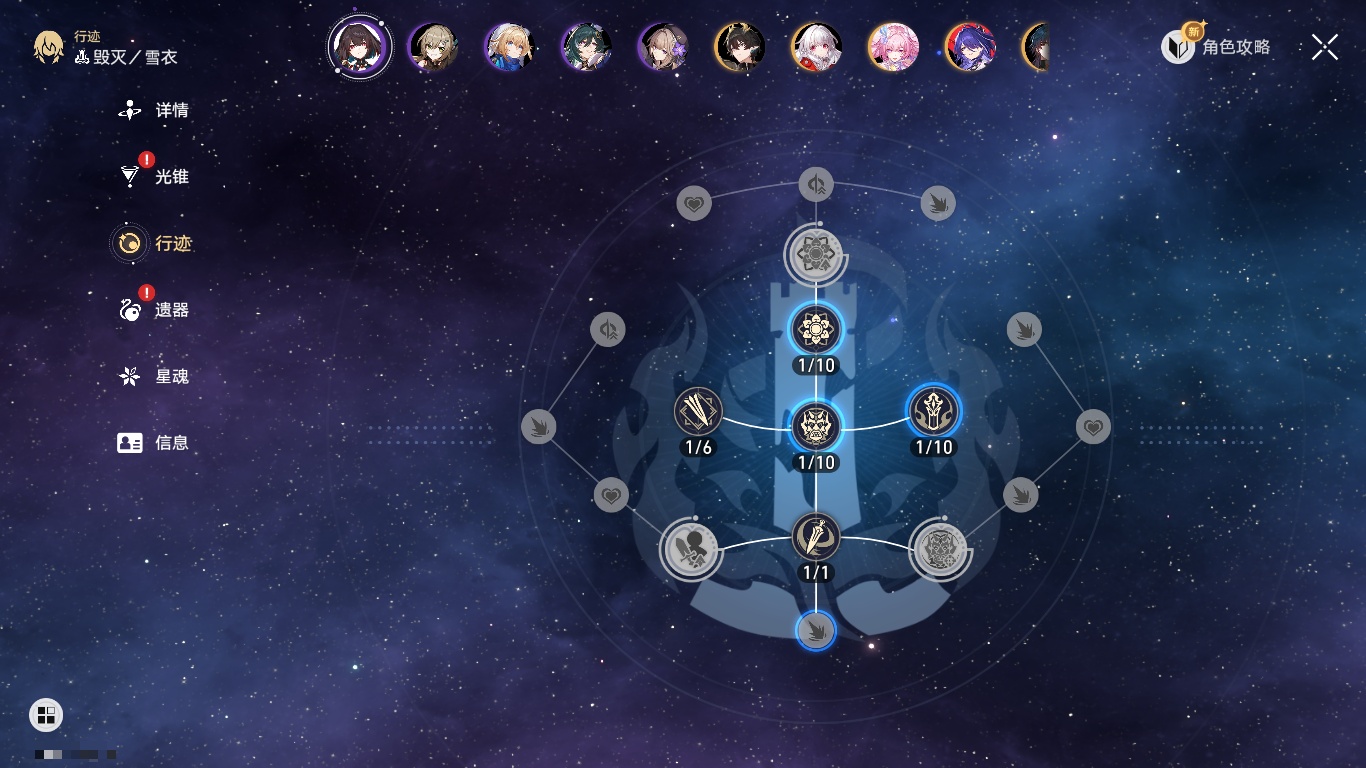Open the bottom-left grid menu button
Screen dimensions: 1366x768
46,714
